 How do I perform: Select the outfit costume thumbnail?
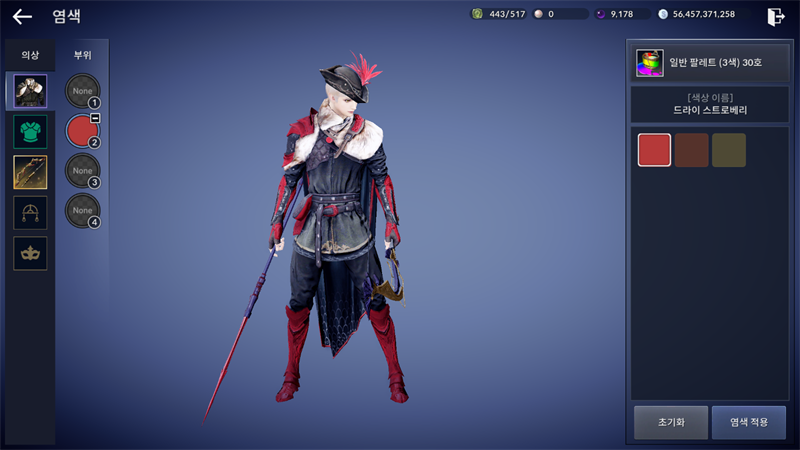point(29,91)
